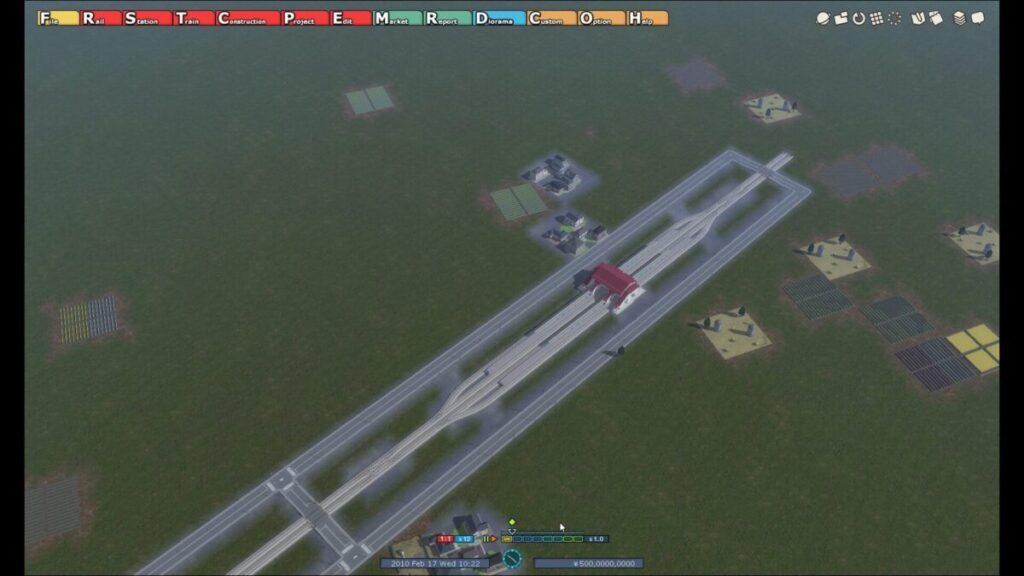The image size is (1024, 576).
Task: Open the File menu
Action: 58,18
